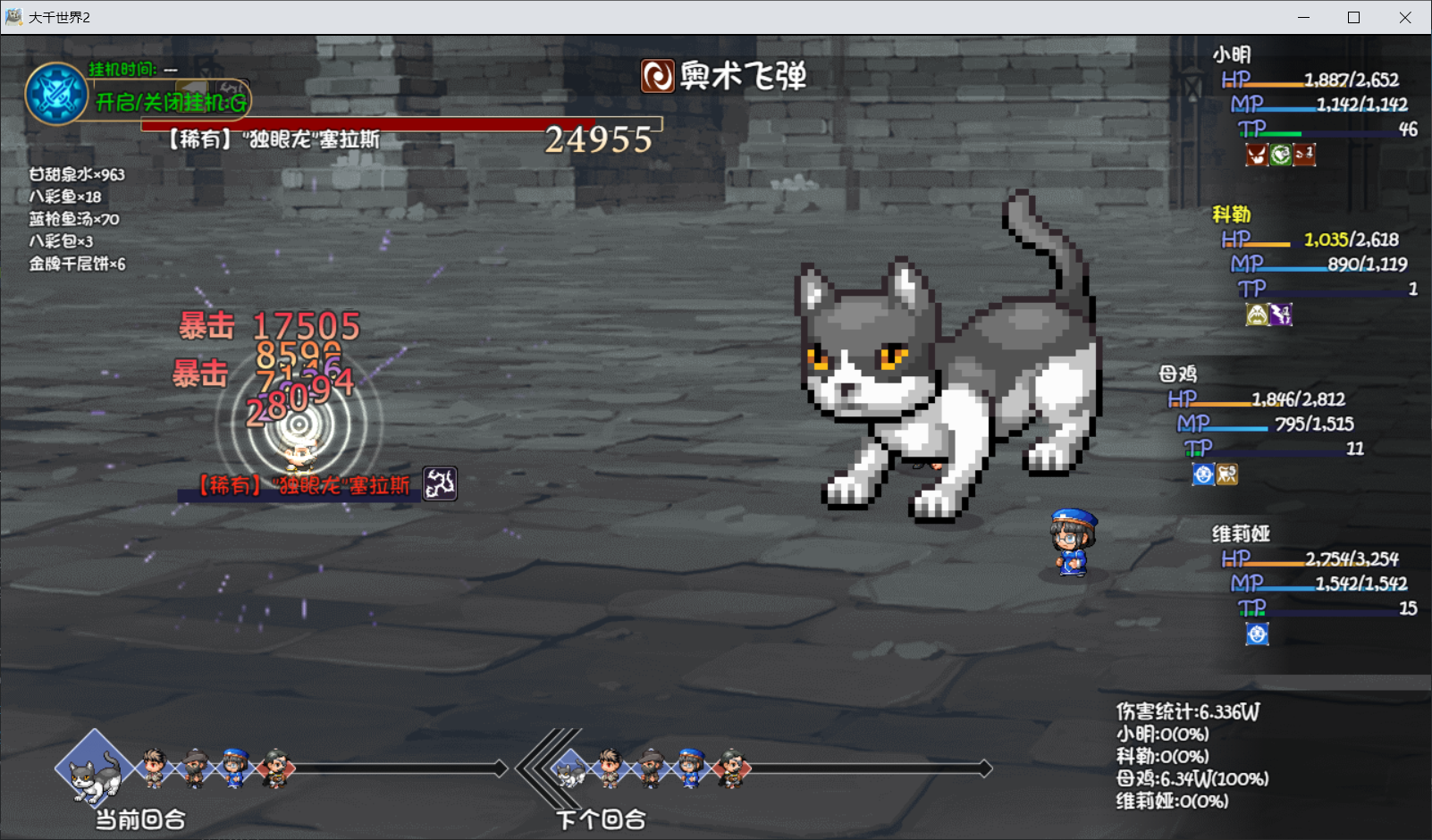Select 科勒's purple lightning debuff icon
The height and width of the screenshot is (840, 1432).
coord(1280,315)
